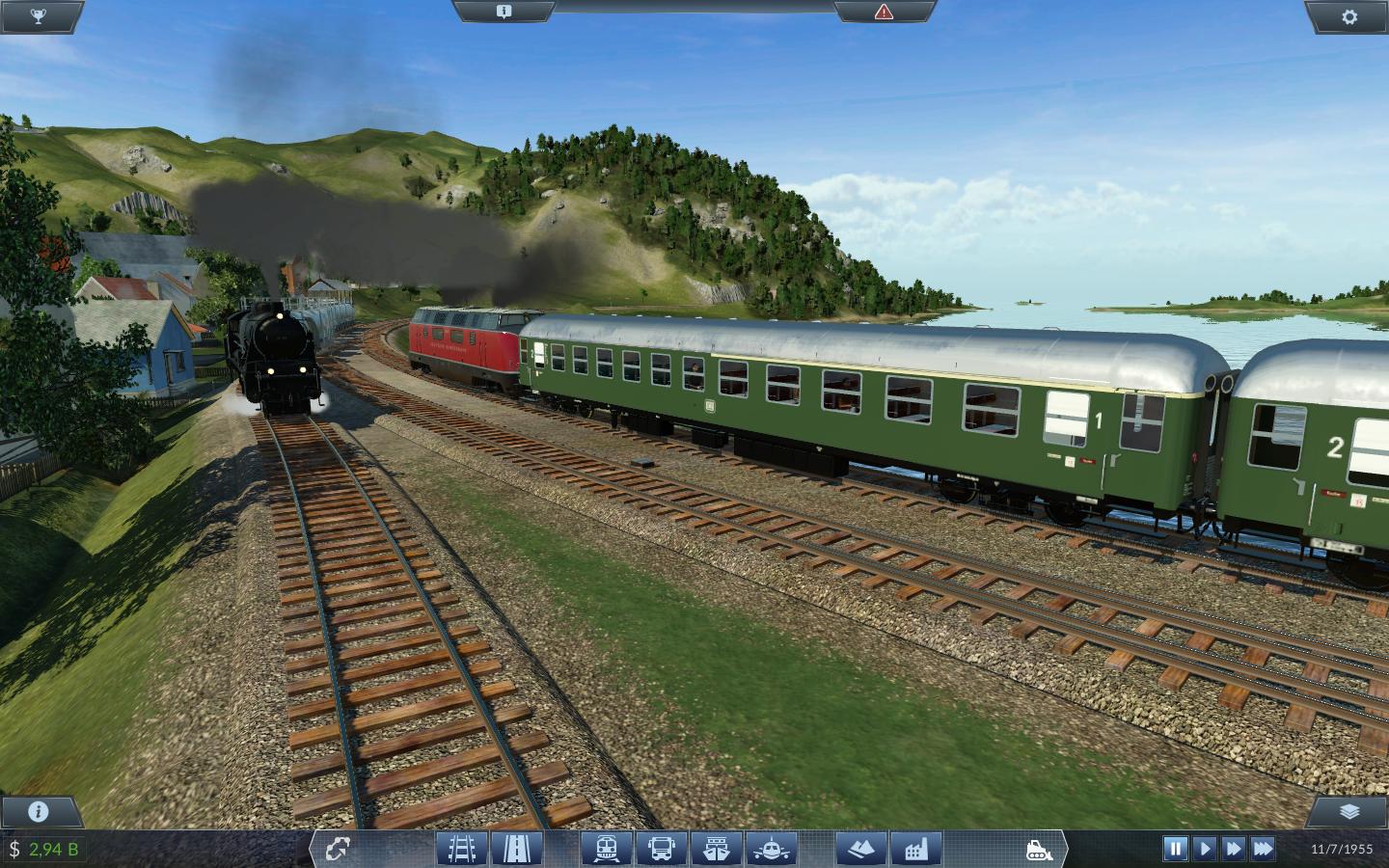The image size is (1389, 868).
Task: Open the map layers panel
Action: pos(1349,811)
